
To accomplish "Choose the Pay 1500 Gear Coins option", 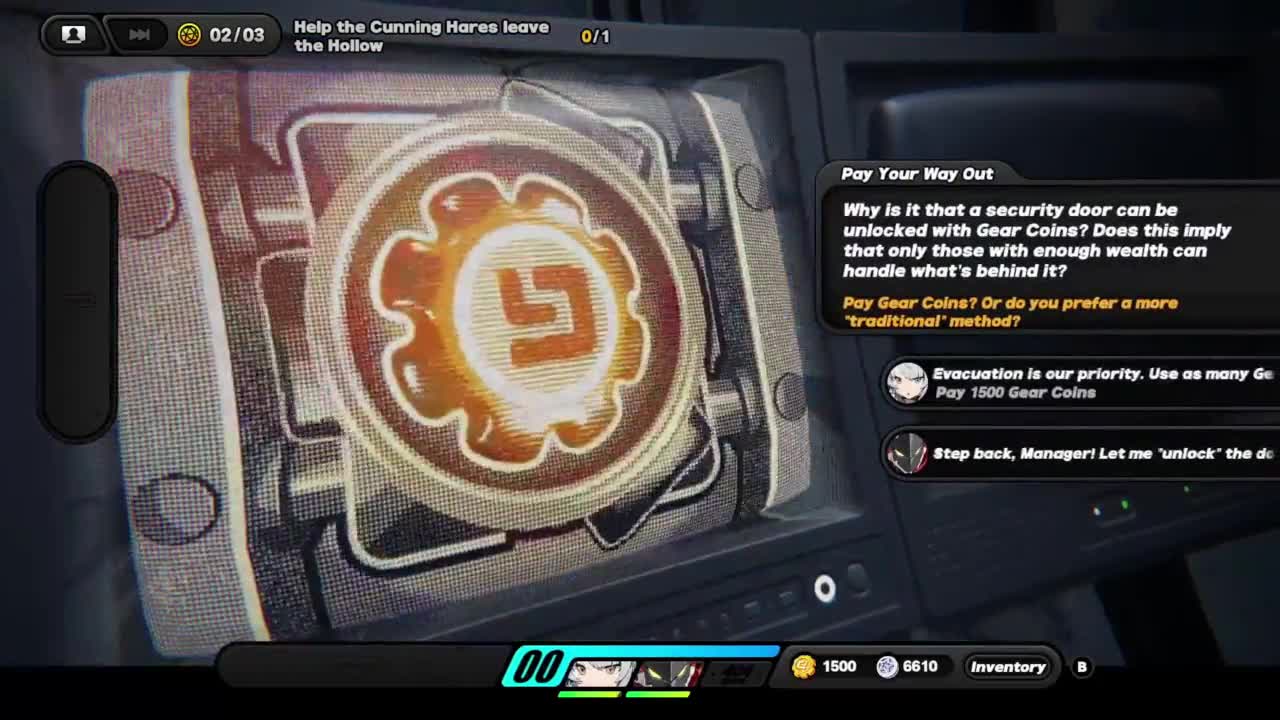I will pyautogui.click(x=1080, y=382).
